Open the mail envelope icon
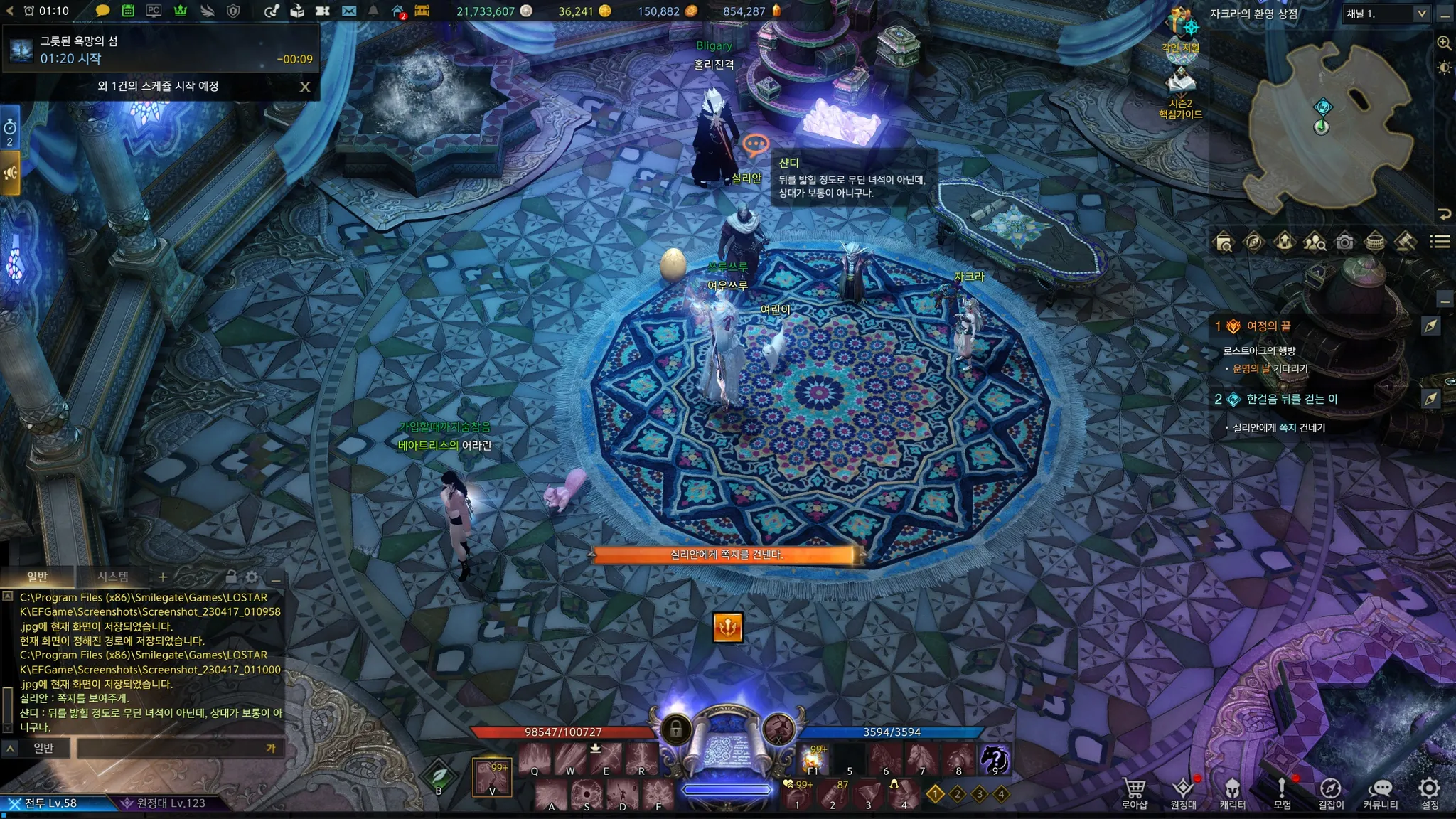This screenshot has width=1456, height=819. (x=348, y=11)
